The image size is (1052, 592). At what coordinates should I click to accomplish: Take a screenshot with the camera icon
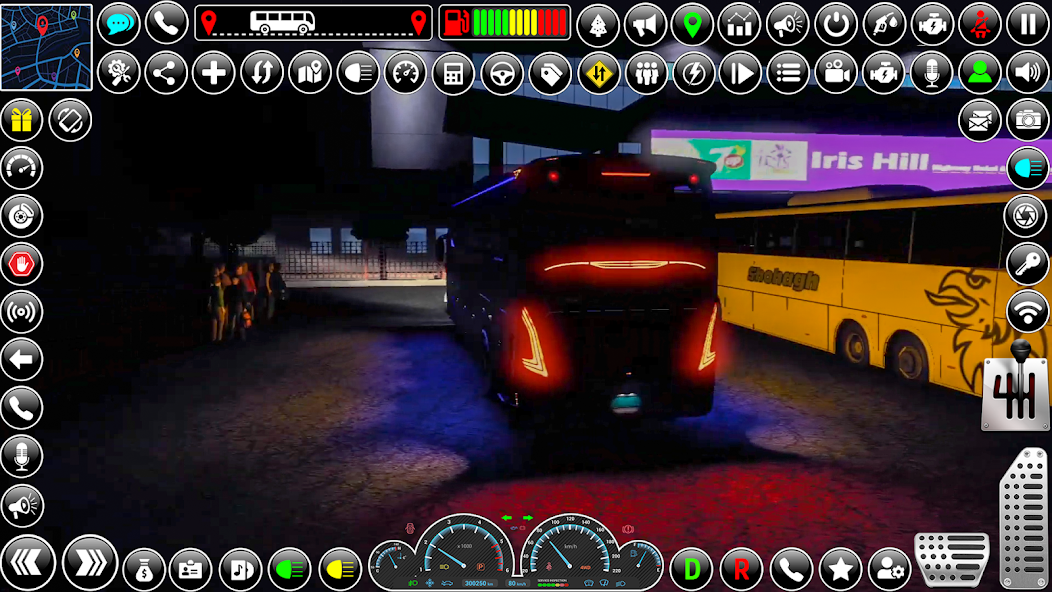[1028, 120]
